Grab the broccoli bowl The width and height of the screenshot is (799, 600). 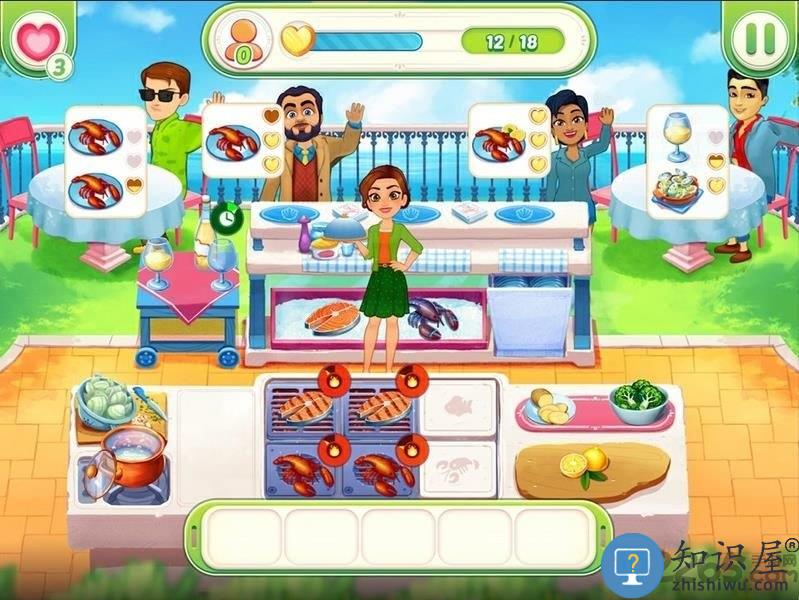[638, 400]
